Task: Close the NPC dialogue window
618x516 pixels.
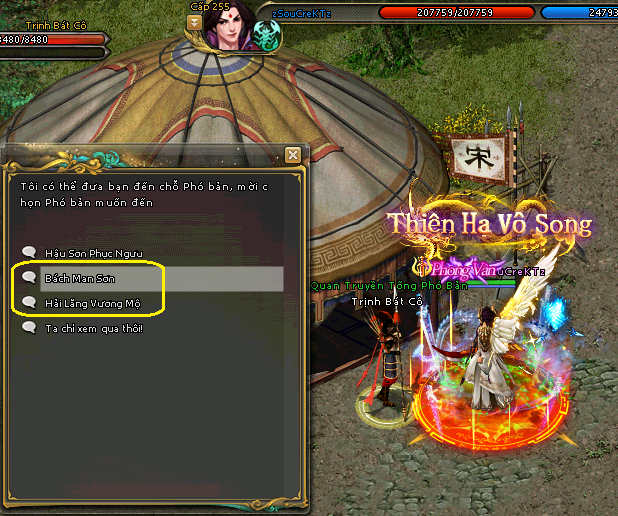Action: (292, 155)
